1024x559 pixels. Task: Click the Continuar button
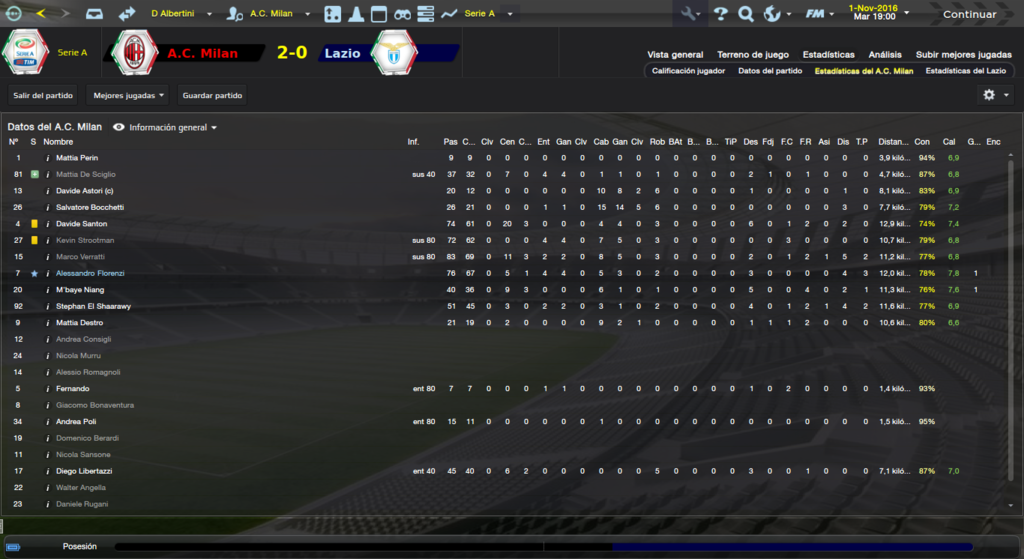tap(969, 14)
